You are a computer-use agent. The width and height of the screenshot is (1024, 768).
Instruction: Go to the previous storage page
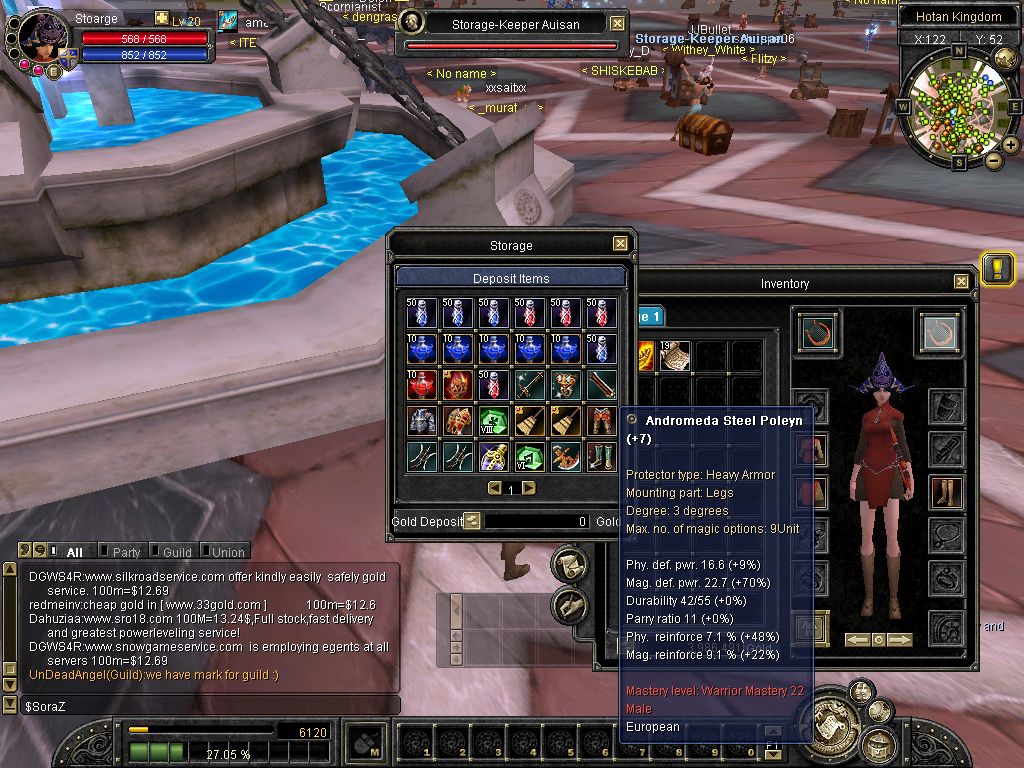[x=494, y=488]
